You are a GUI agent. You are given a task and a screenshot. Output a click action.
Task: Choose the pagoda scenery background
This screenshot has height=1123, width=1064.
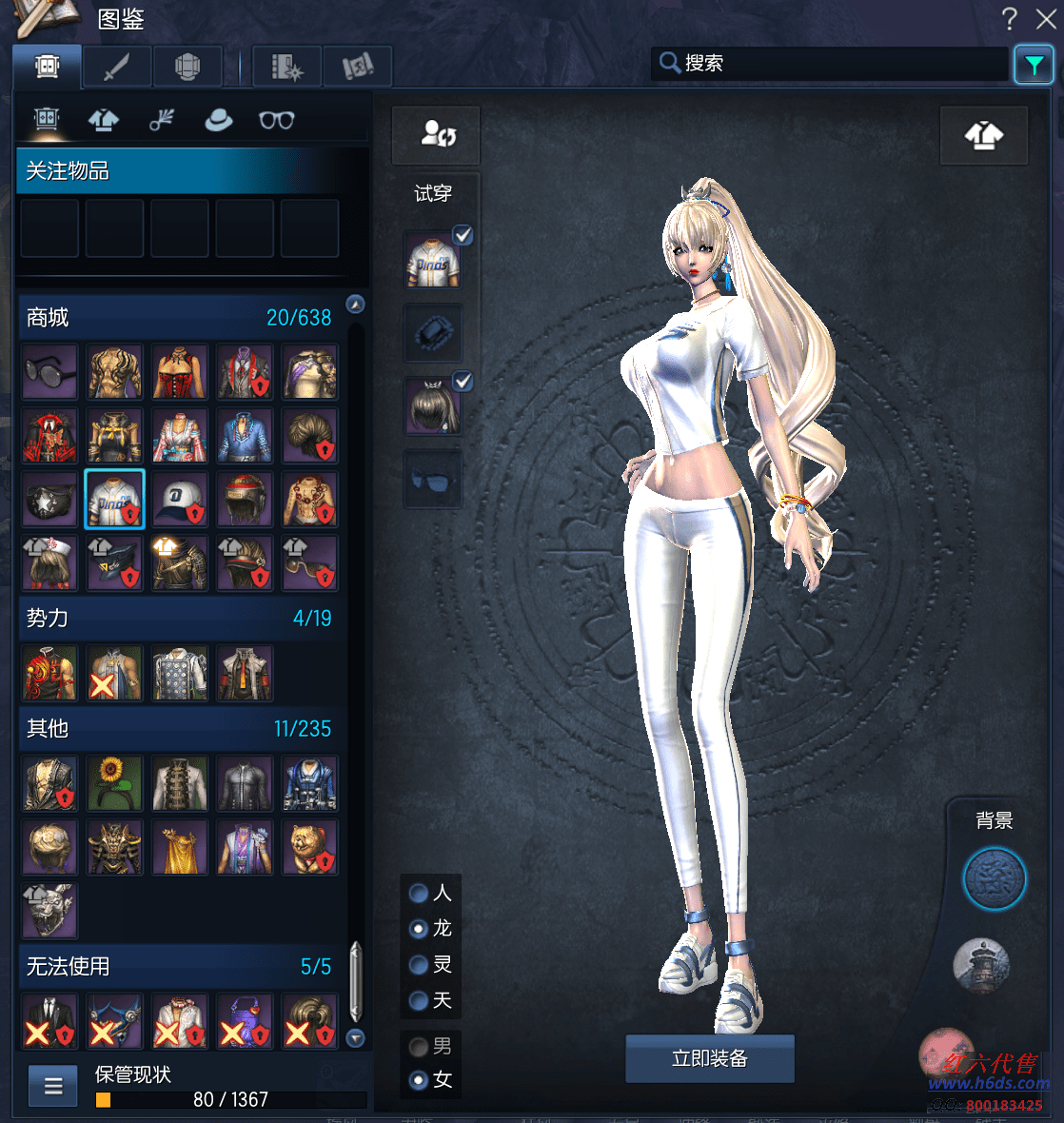(x=980, y=964)
